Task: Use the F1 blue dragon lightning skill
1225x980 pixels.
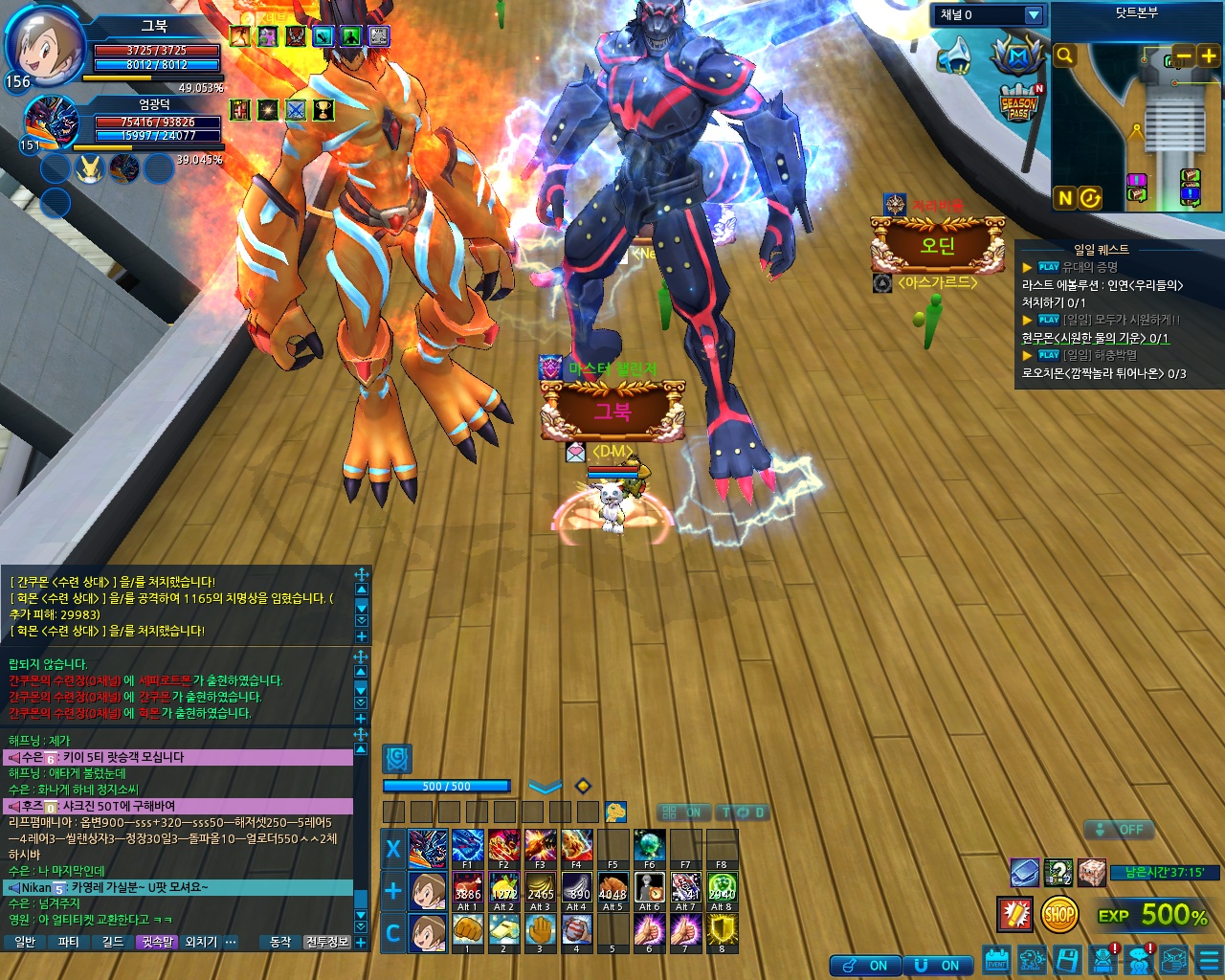Action: point(467,847)
